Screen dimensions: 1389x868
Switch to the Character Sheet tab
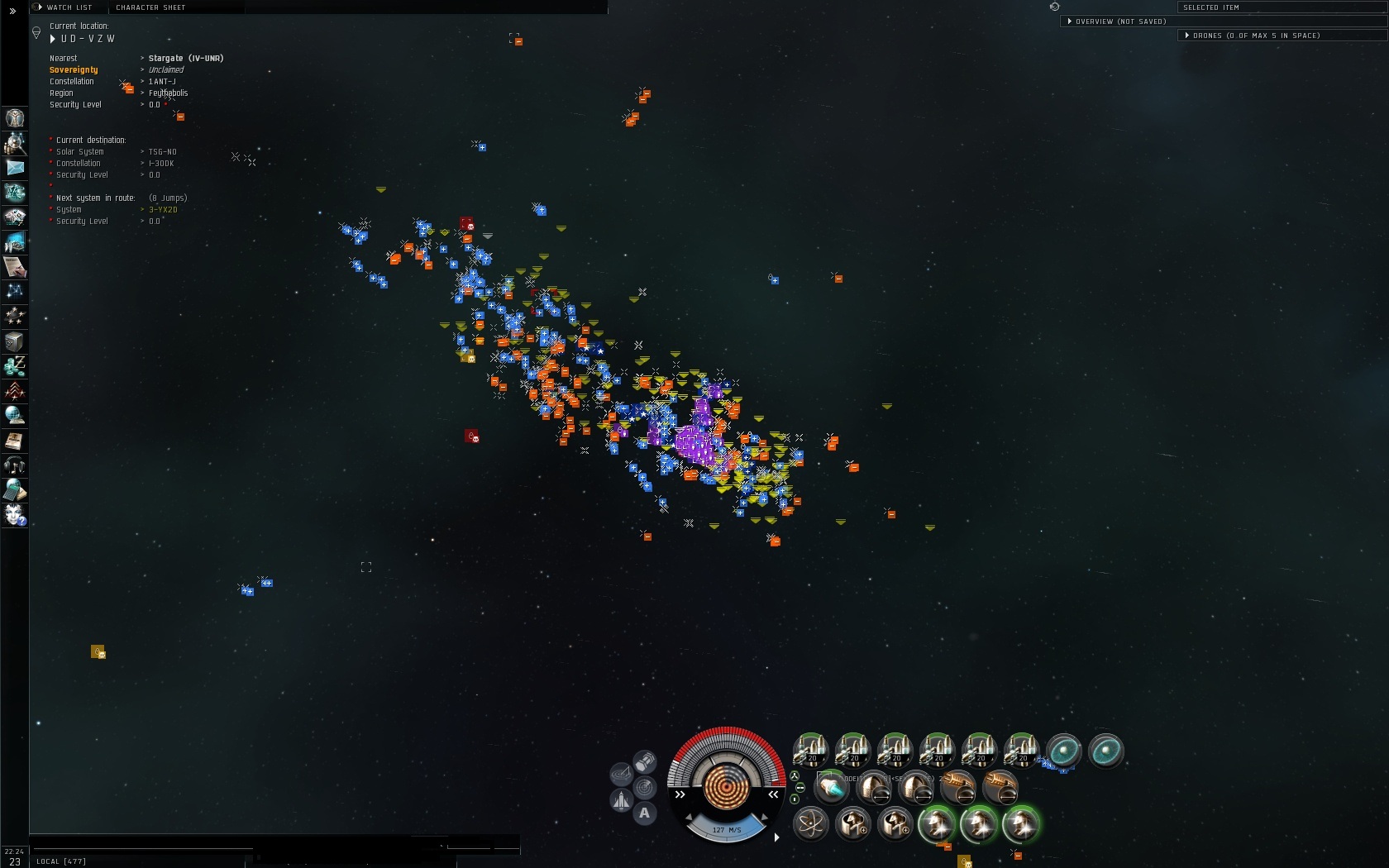pyautogui.click(x=150, y=7)
